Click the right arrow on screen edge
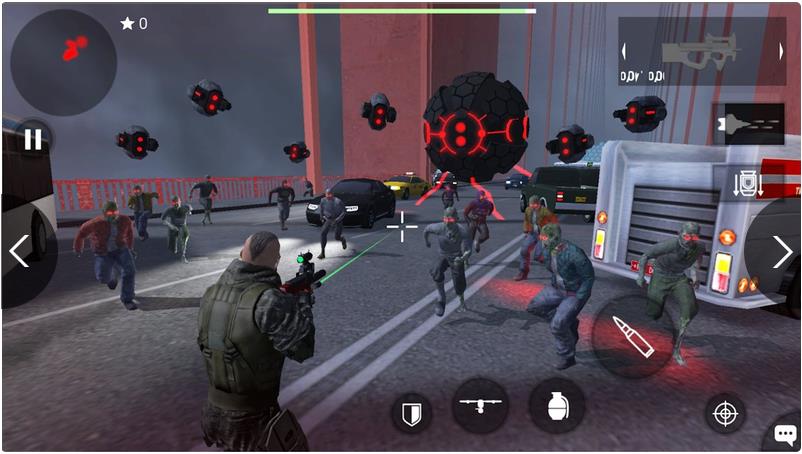Viewport: 802px width, 454px height. tap(782, 251)
